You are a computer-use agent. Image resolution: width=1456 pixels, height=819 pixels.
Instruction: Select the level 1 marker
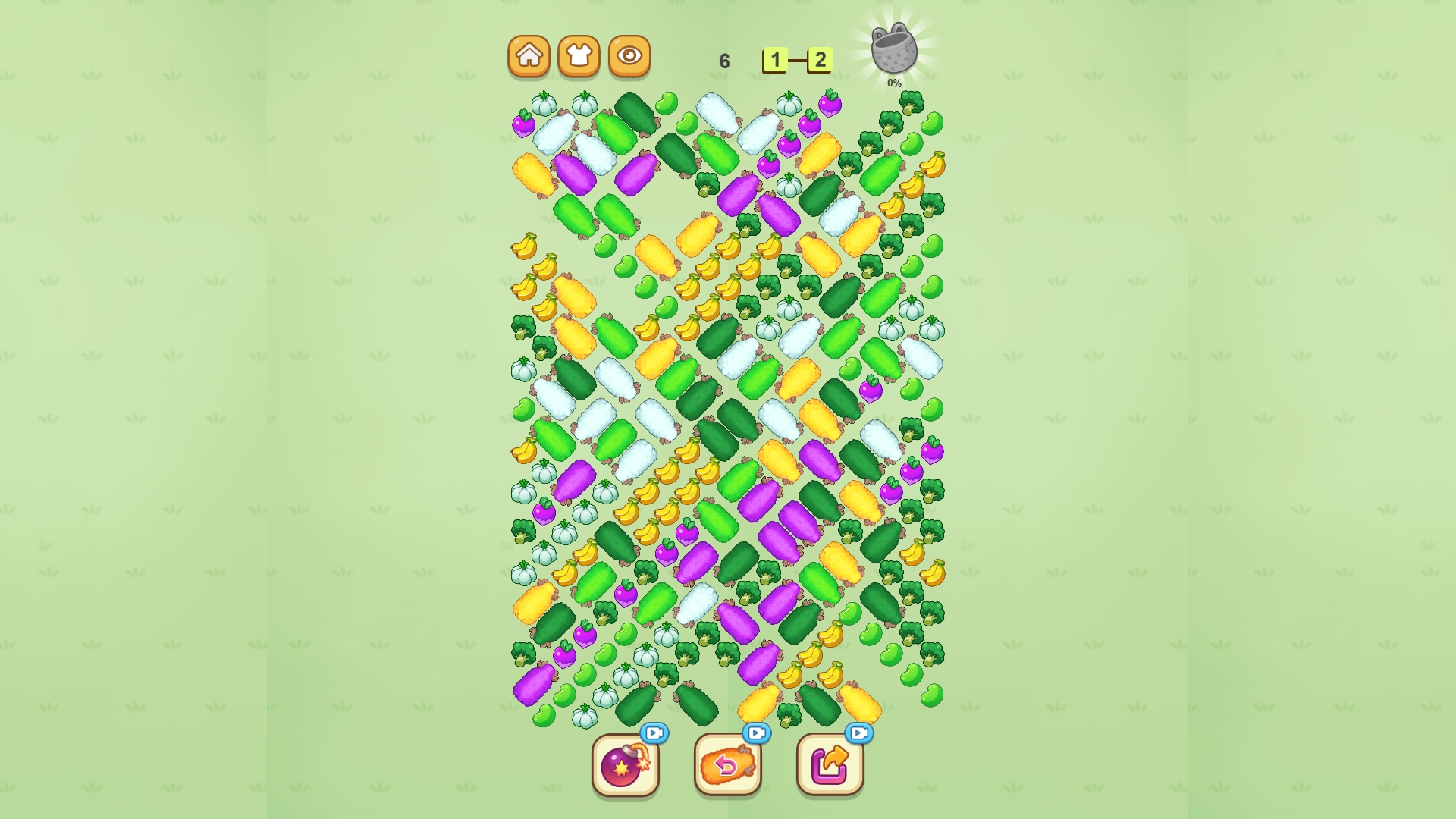click(776, 59)
